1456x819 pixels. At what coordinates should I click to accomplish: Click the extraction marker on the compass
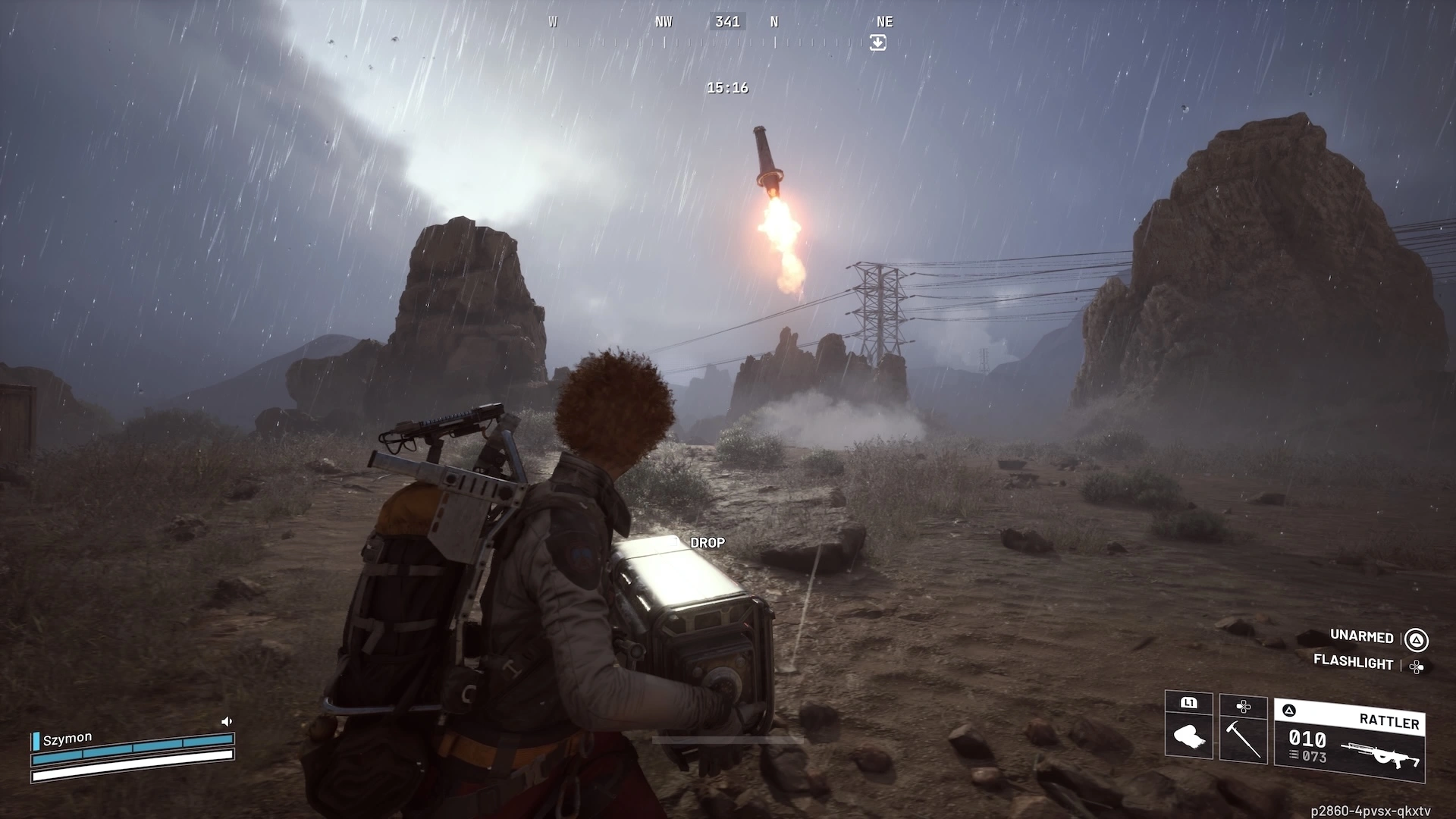tap(877, 43)
